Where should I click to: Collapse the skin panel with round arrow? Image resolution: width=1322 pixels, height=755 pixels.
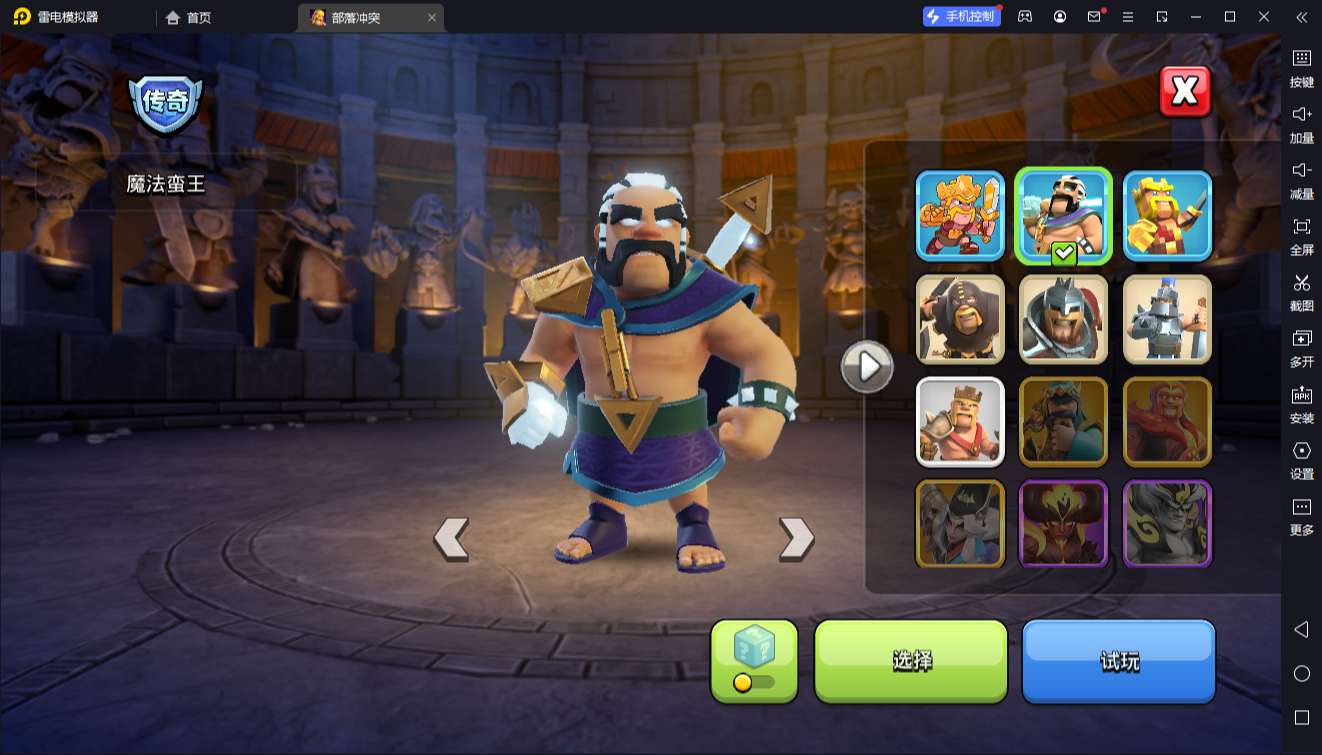coord(867,367)
